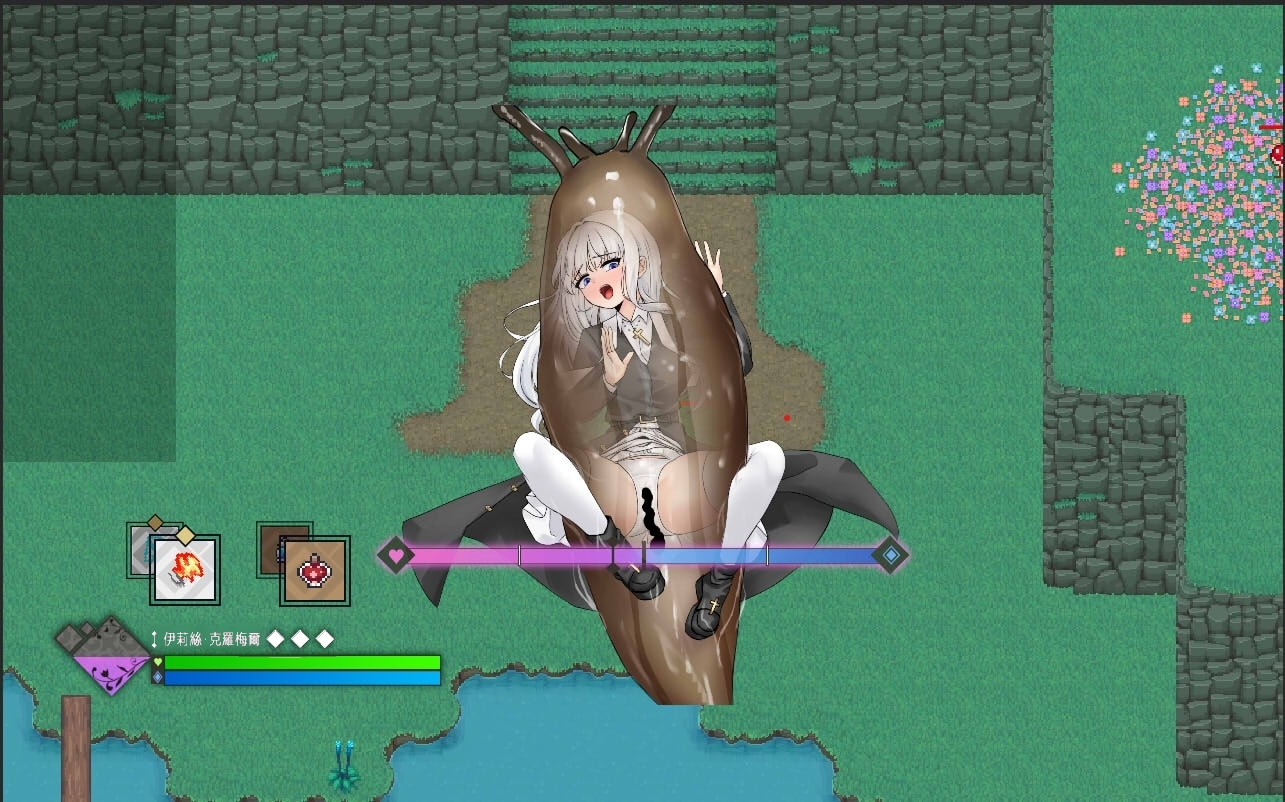Viewport: 1285px width, 802px height.
Task: Use the red potion item slot
Action: click(315, 571)
